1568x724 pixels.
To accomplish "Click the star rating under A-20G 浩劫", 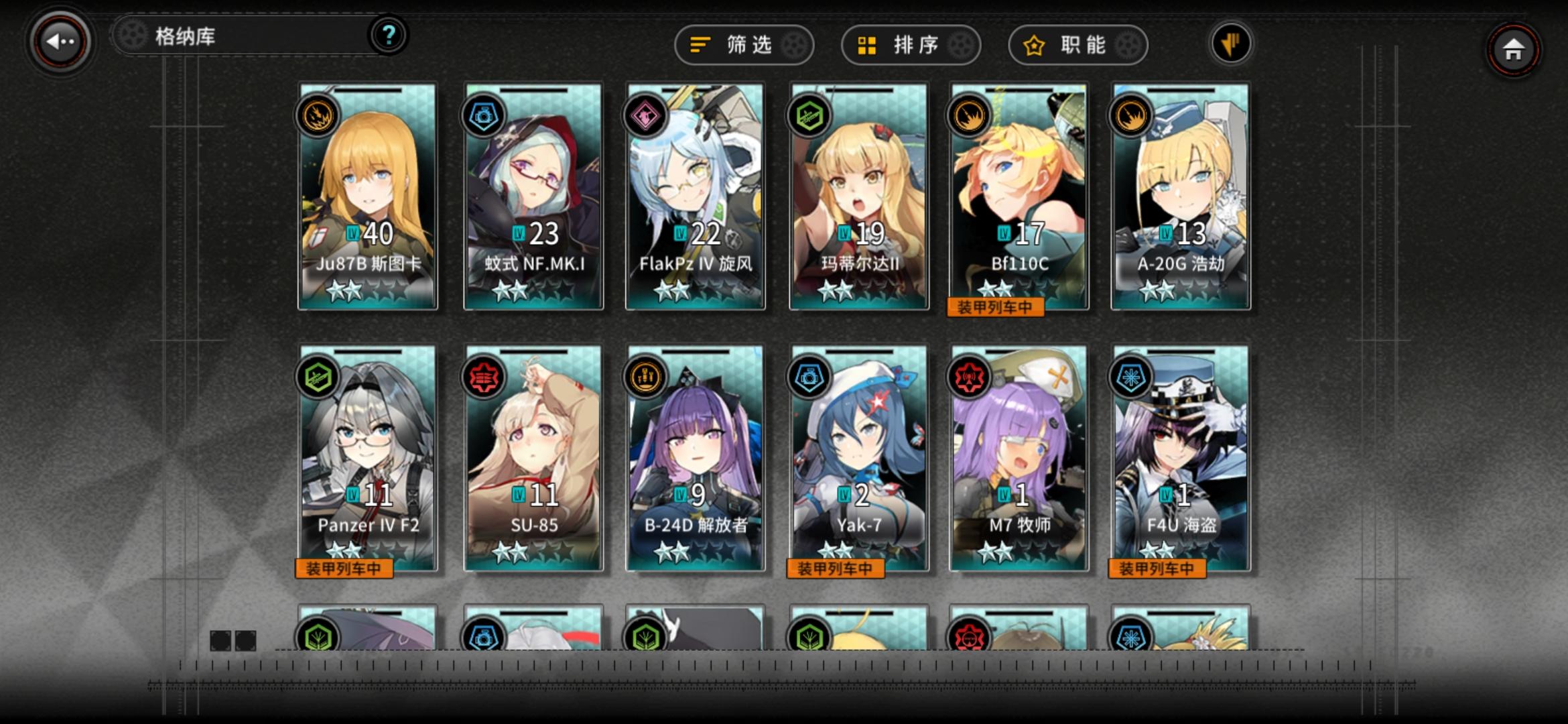I will pyautogui.click(x=1179, y=290).
